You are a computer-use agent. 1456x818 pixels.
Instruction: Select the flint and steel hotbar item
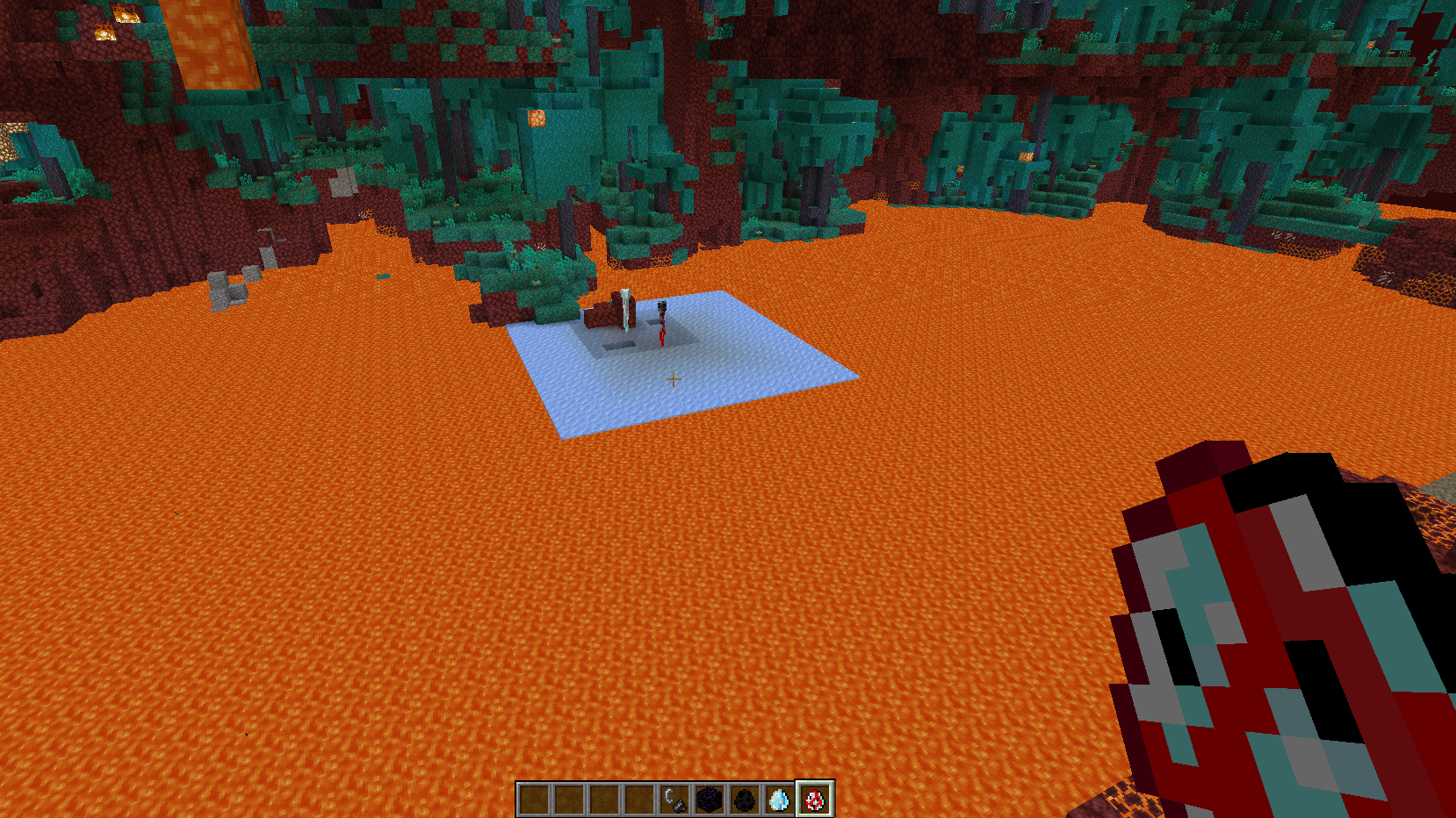[676, 800]
